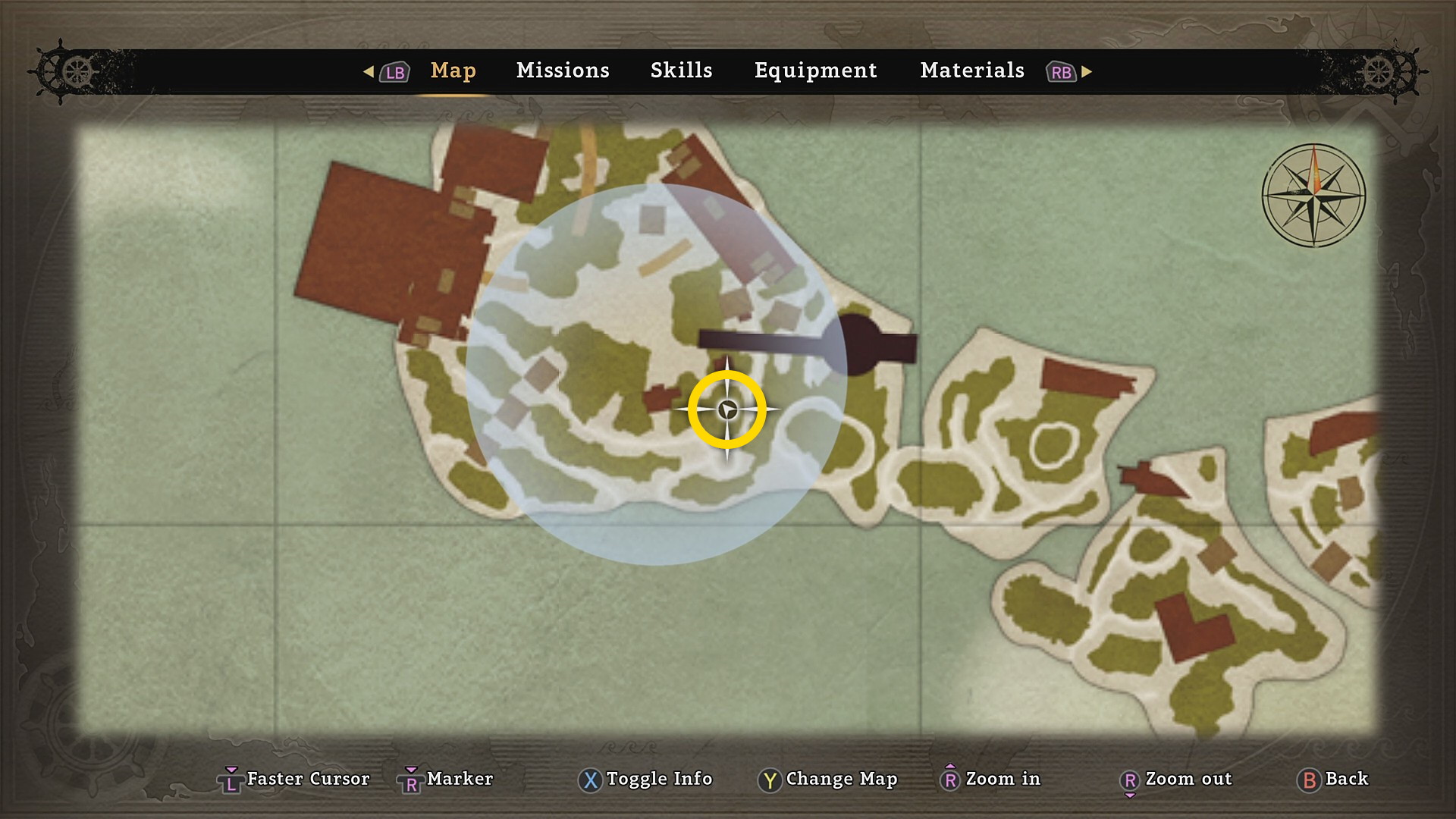Select the player position marker on map
1456x819 pixels.
[727, 410]
